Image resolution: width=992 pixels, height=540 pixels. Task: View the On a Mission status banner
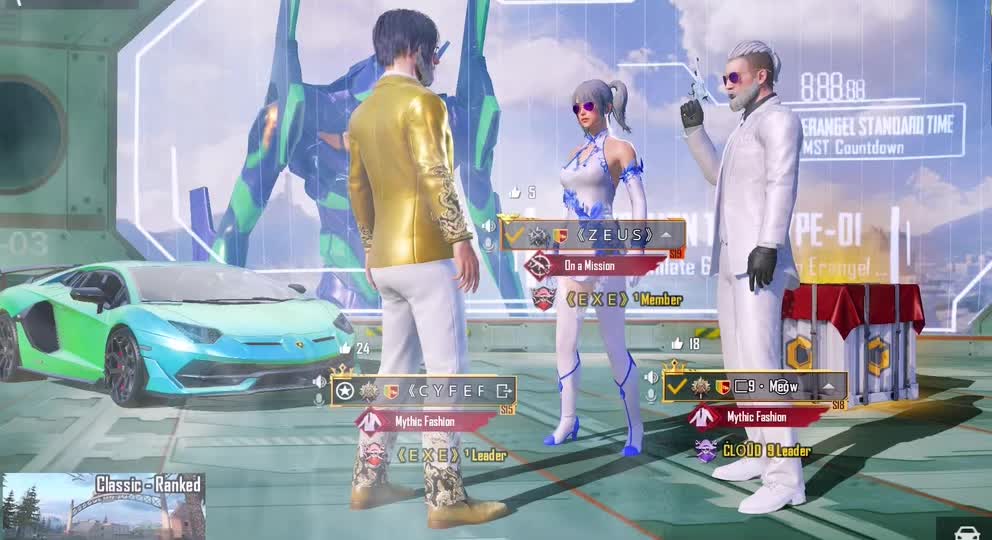coord(590,266)
